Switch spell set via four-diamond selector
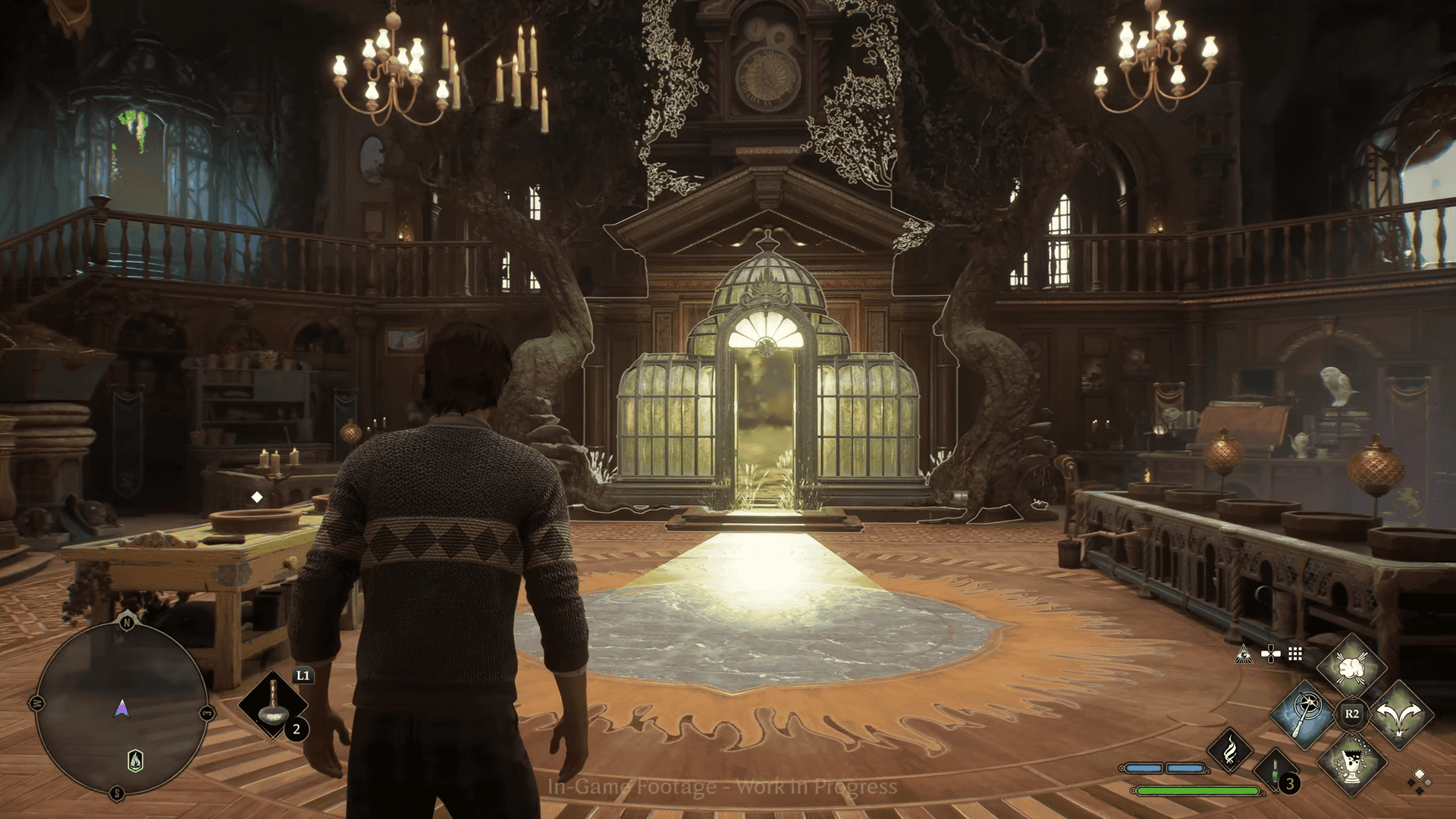This screenshot has width=1456, height=819. 1418,780
